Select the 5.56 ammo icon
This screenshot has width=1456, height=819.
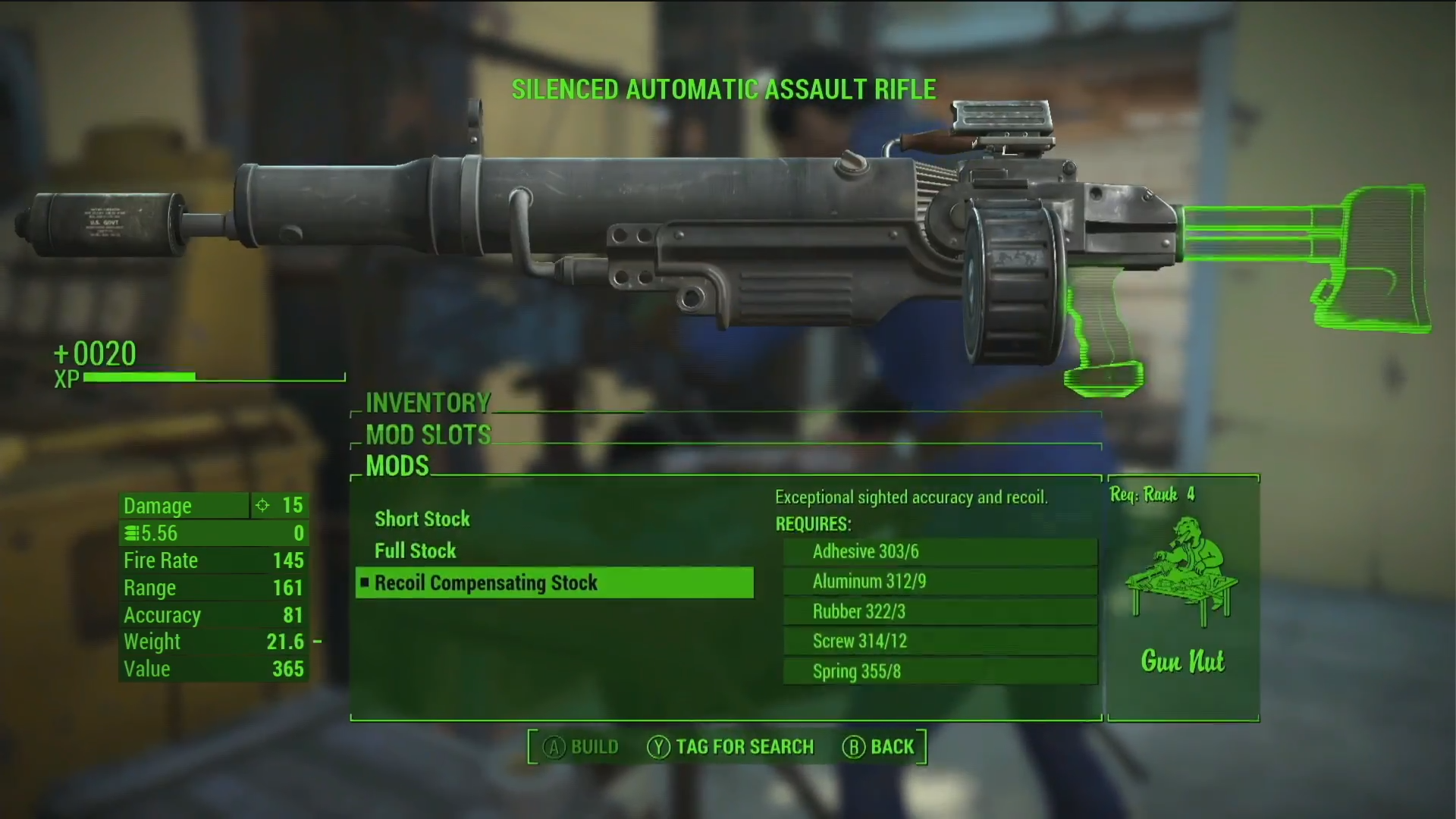coord(130,533)
